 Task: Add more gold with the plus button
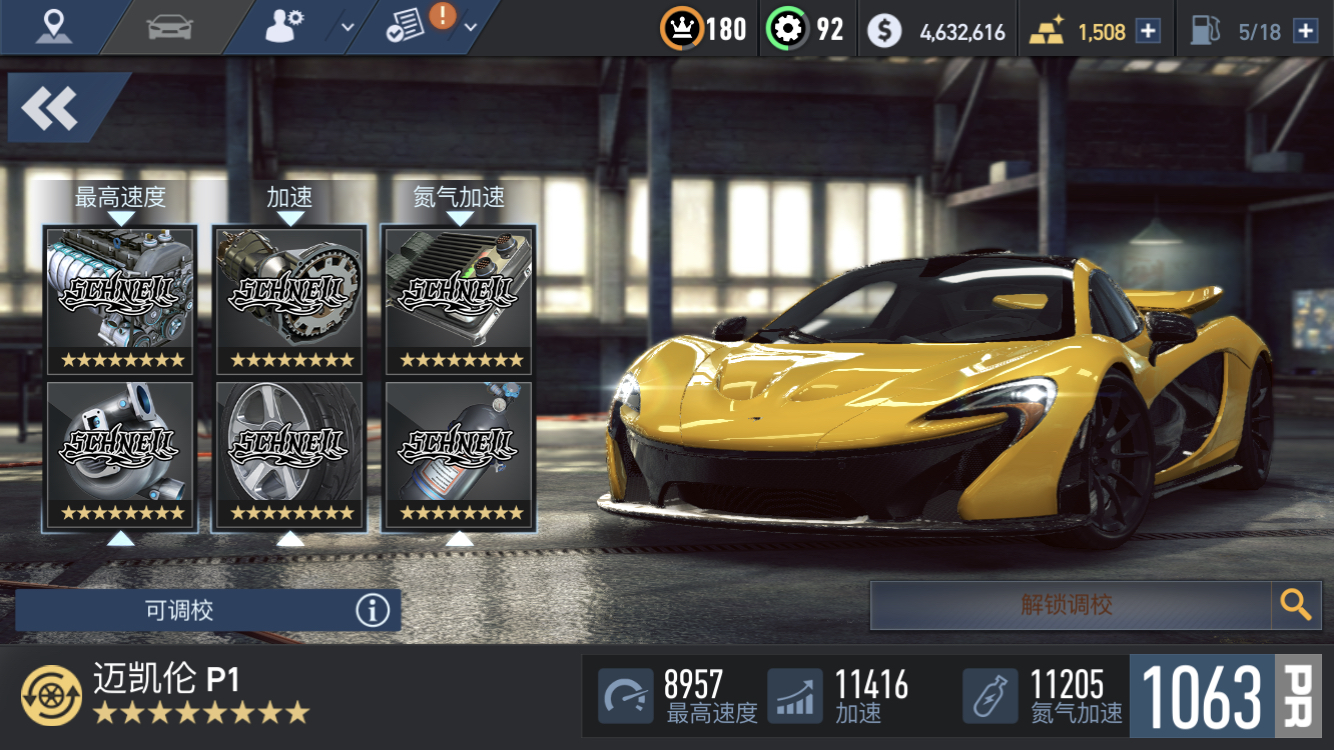[1148, 31]
